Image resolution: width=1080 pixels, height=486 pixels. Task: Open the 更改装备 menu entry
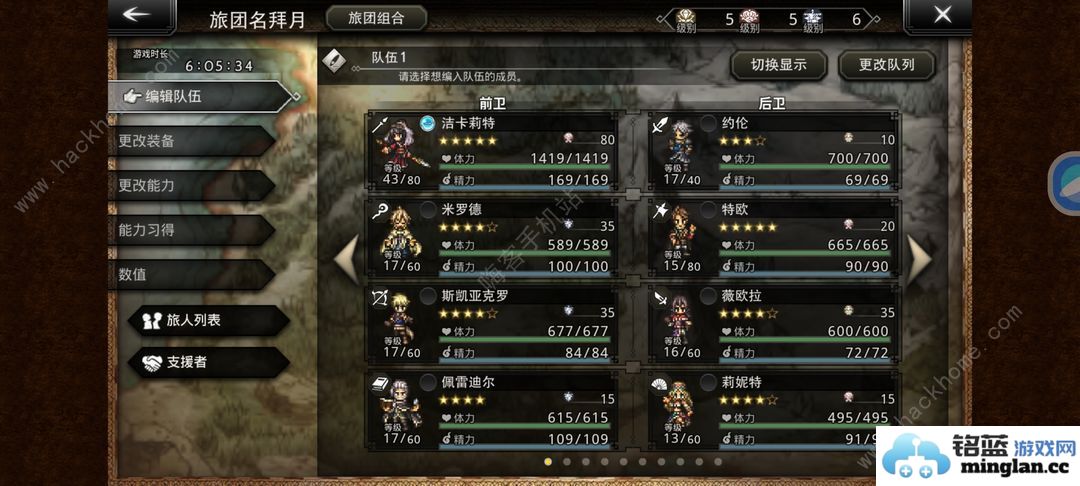point(190,141)
